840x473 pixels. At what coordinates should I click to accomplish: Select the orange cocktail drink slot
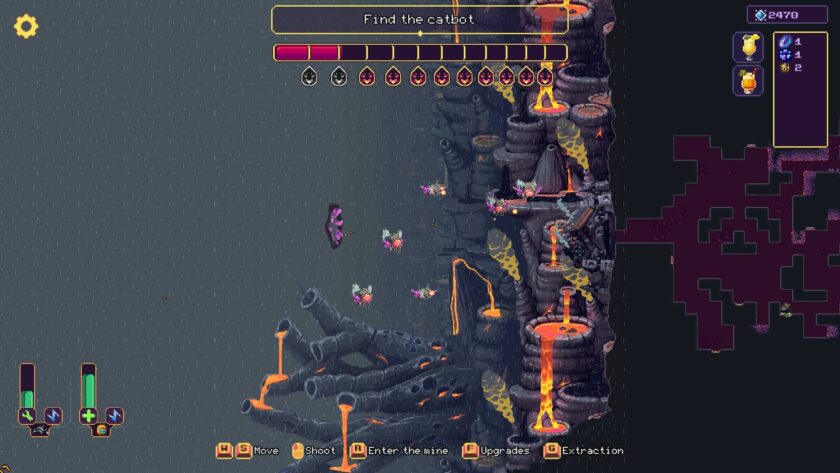pyautogui.click(x=747, y=81)
